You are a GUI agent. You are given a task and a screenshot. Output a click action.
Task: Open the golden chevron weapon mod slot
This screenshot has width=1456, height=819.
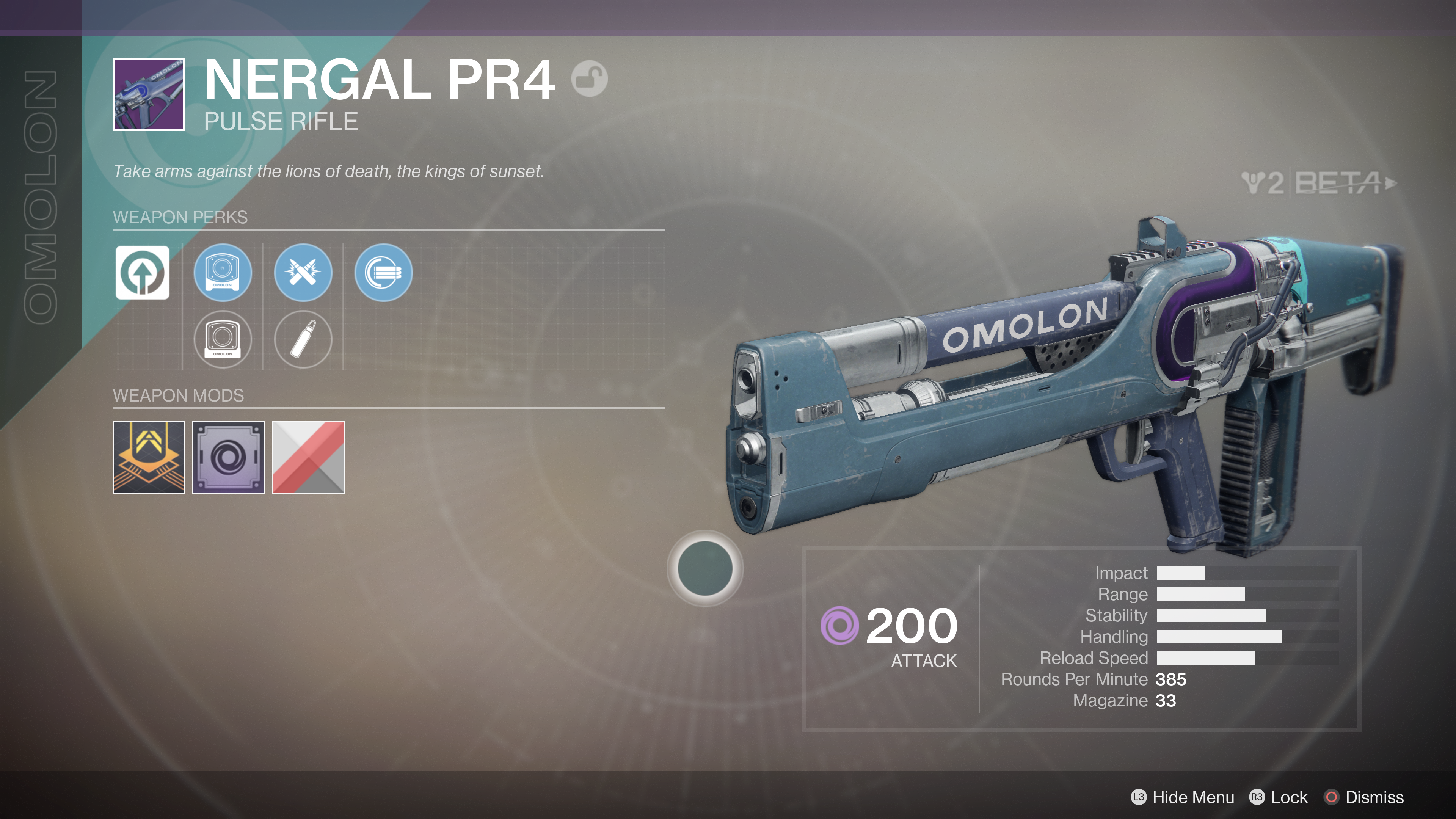pyautogui.click(x=149, y=457)
